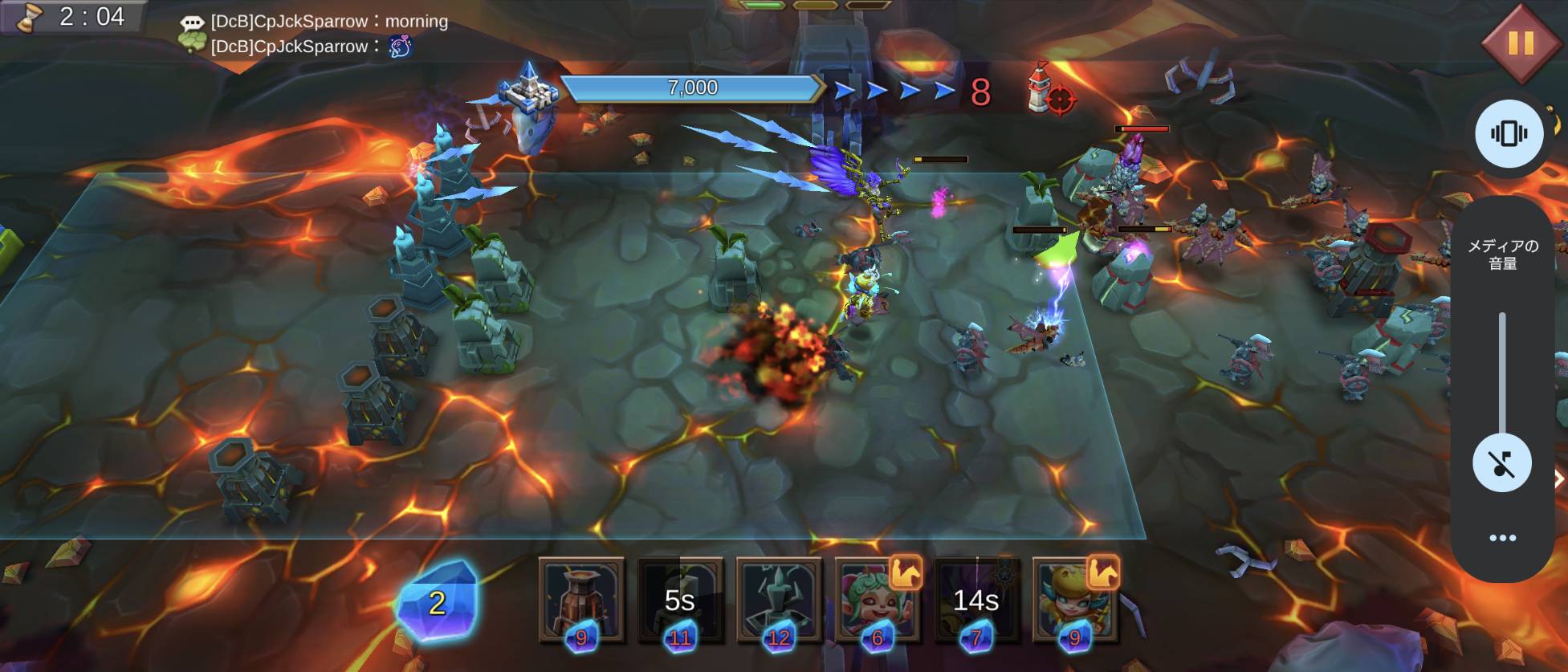Open the guild chat from the speech bubble
Image resolution: width=1568 pixels, height=672 pixels.
[192, 23]
